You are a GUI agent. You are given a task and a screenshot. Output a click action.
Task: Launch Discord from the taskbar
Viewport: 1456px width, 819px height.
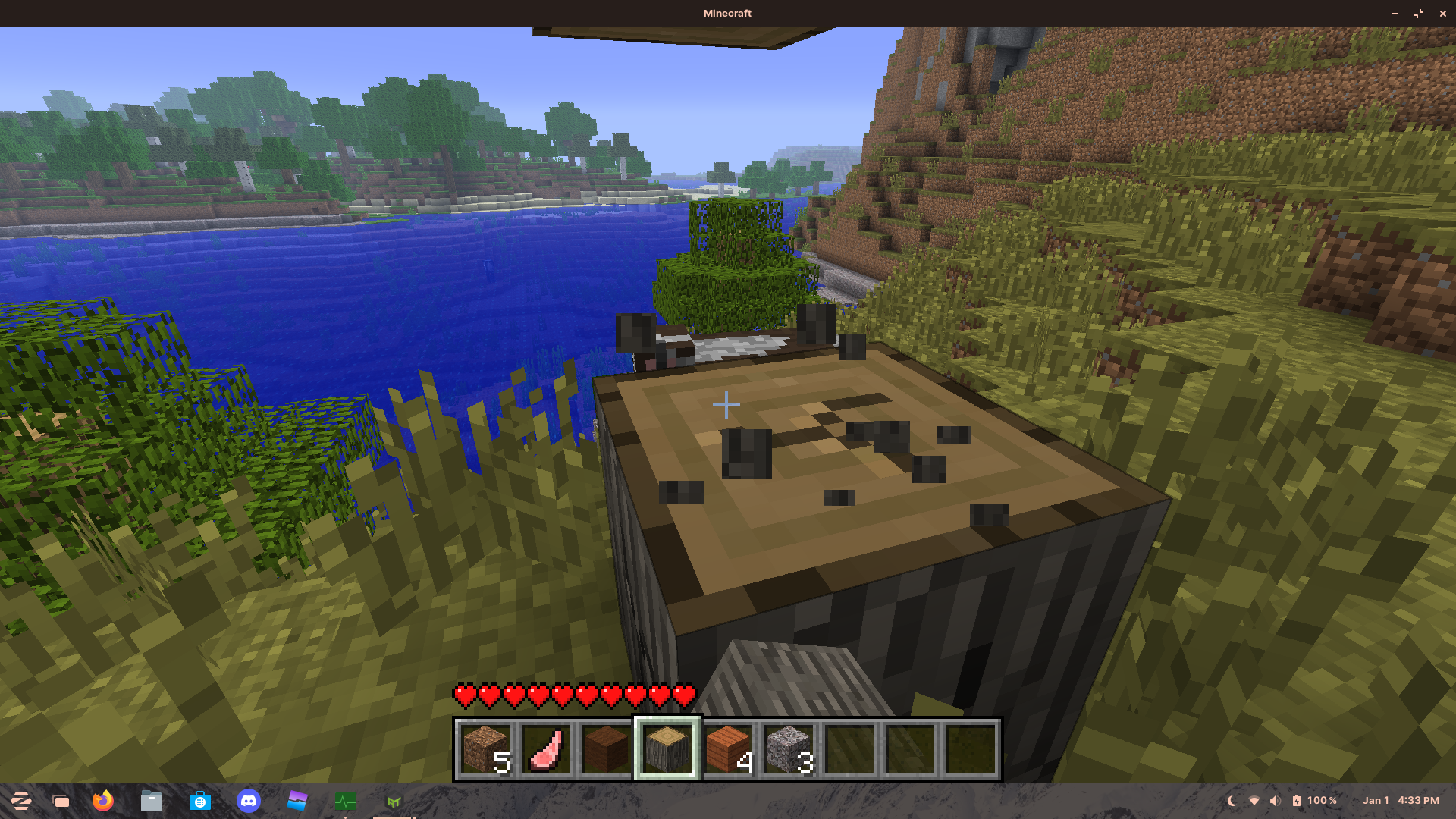click(x=249, y=801)
